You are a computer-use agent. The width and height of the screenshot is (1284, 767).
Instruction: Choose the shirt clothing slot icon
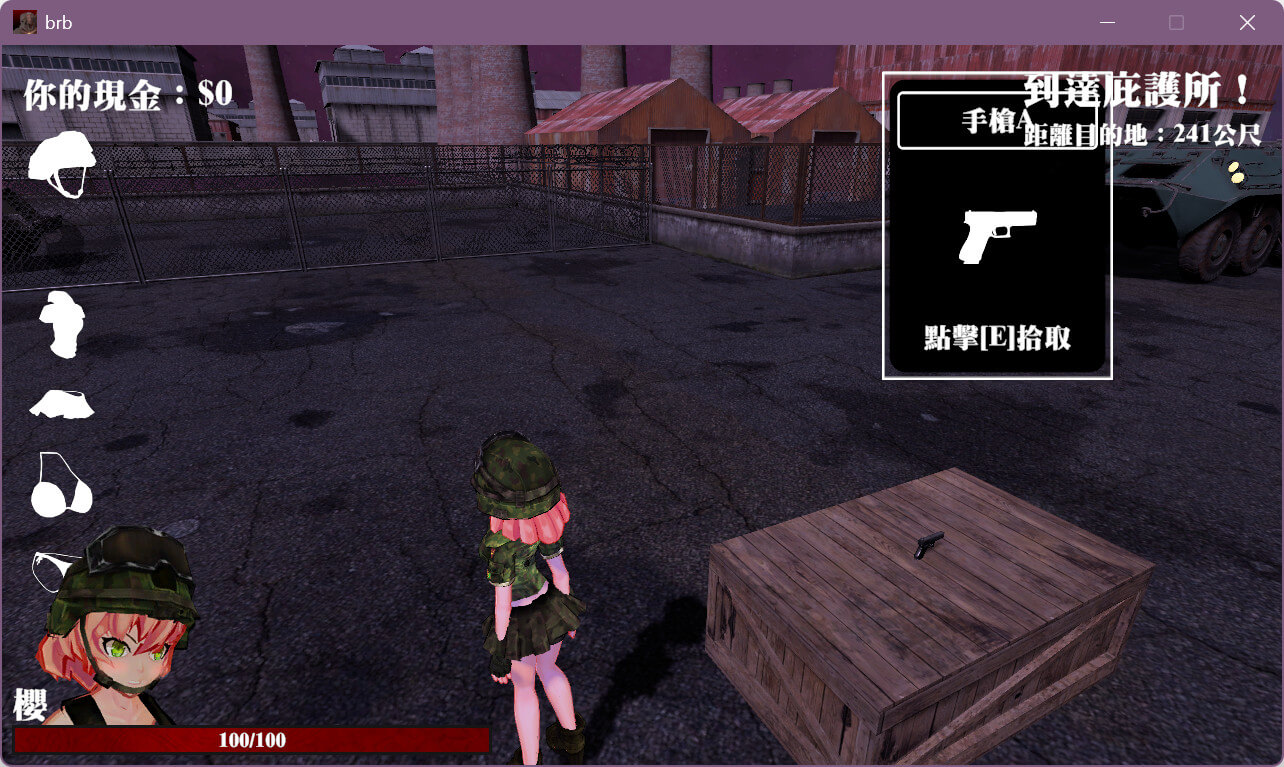click(62, 404)
